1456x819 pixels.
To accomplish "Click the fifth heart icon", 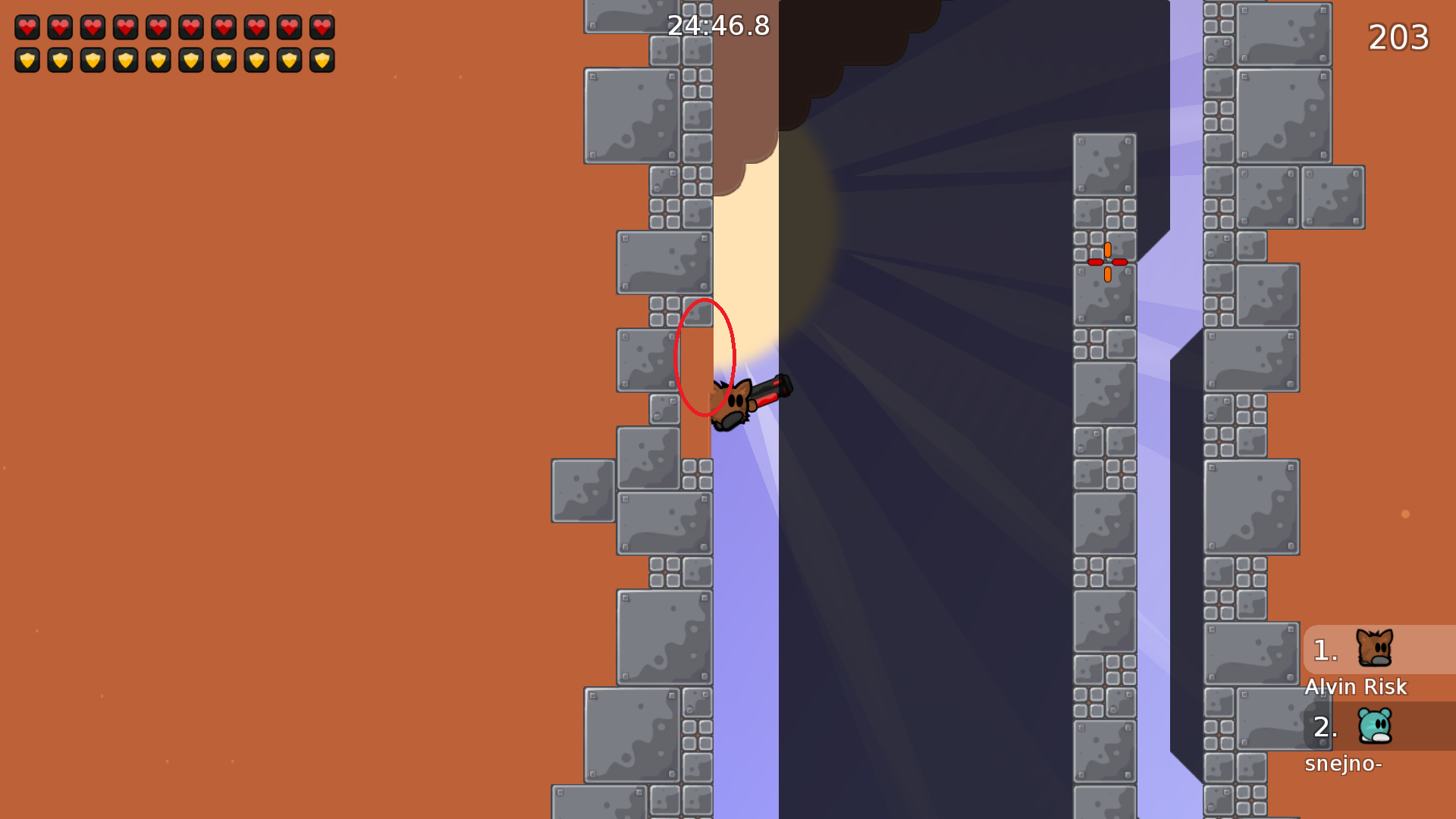I will [x=158, y=28].
